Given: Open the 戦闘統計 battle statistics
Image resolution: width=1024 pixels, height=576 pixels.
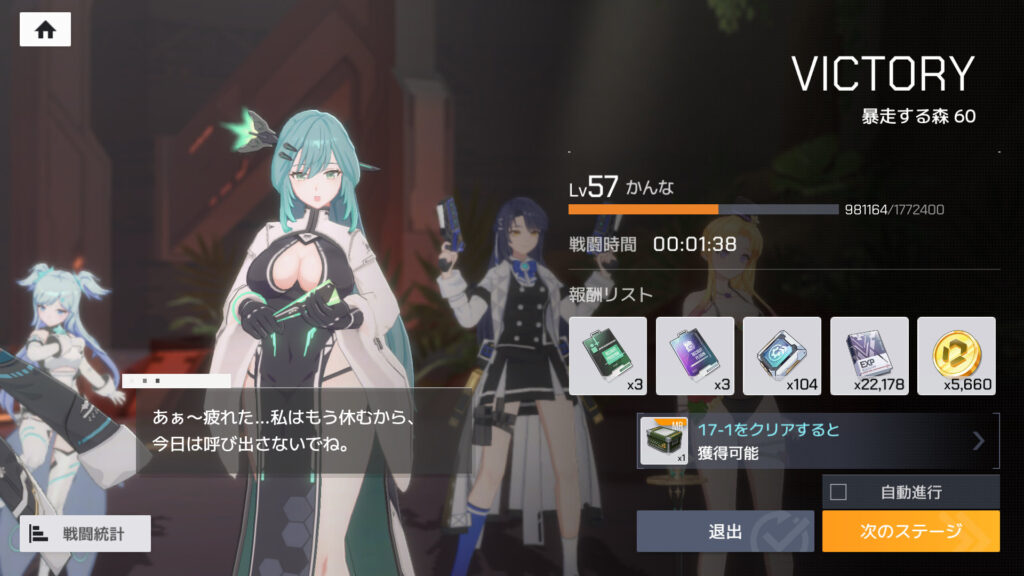Looking at the screenshot, I should coord(85,533).
